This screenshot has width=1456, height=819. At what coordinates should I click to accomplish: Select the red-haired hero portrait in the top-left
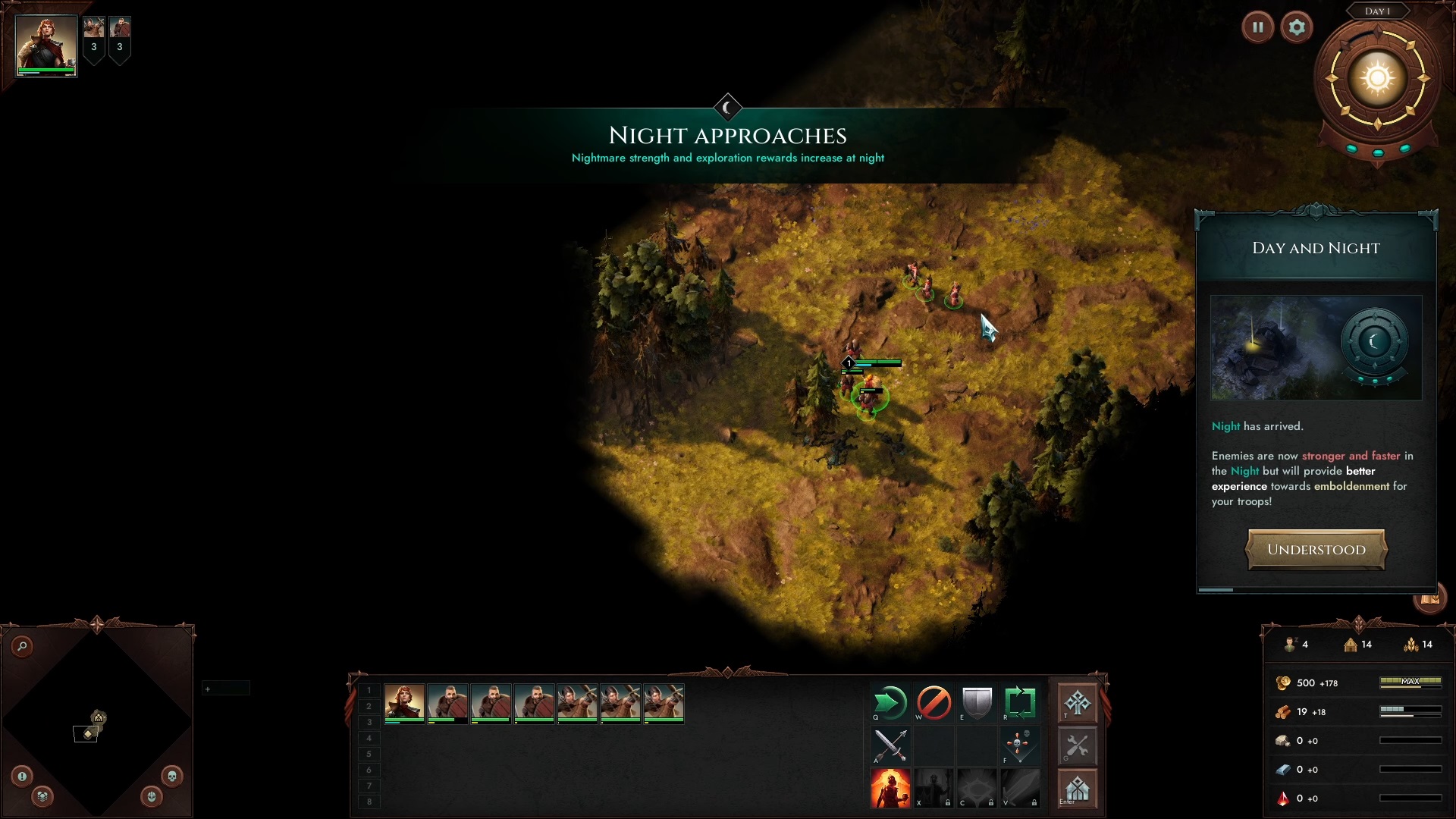[x=46, y=45]
